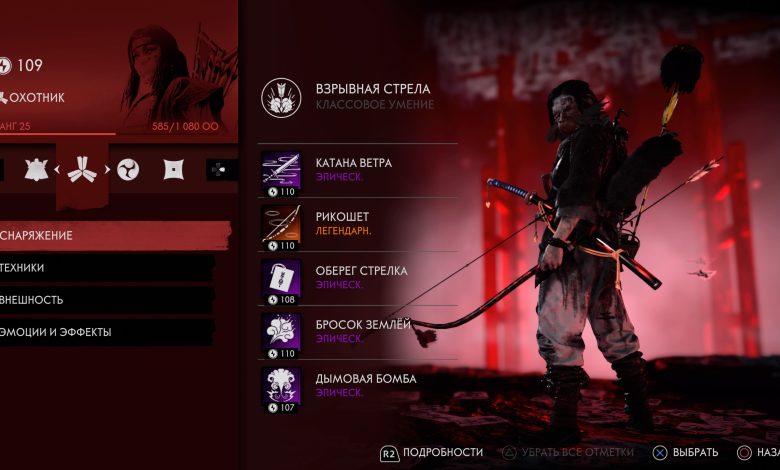Viewport: 780px width, 470px height.
Task: Switch to the samurai helmet class tab
Action: (36, 169)
